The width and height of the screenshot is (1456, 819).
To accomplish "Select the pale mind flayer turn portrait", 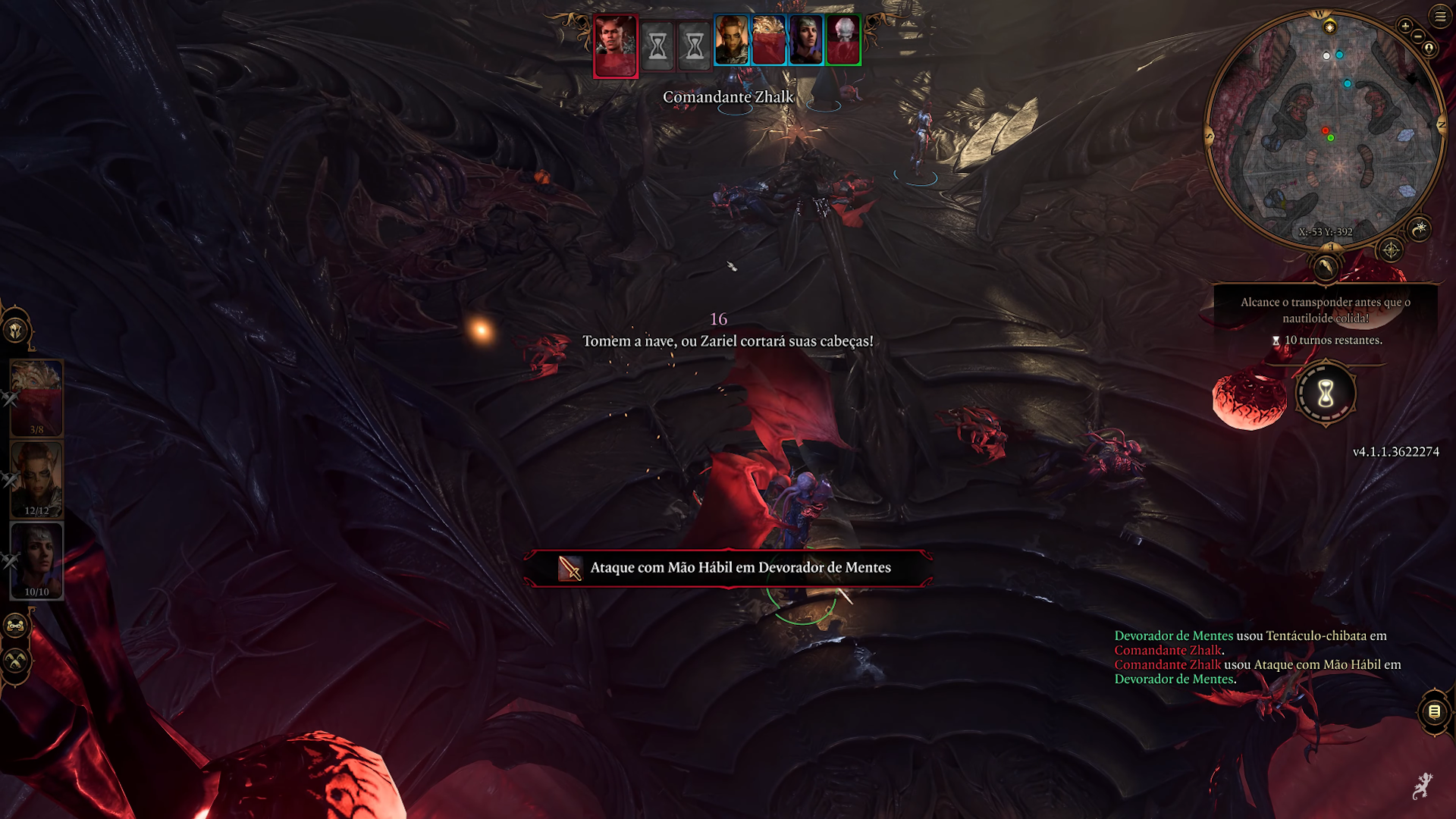I will [x=843, y=40].
